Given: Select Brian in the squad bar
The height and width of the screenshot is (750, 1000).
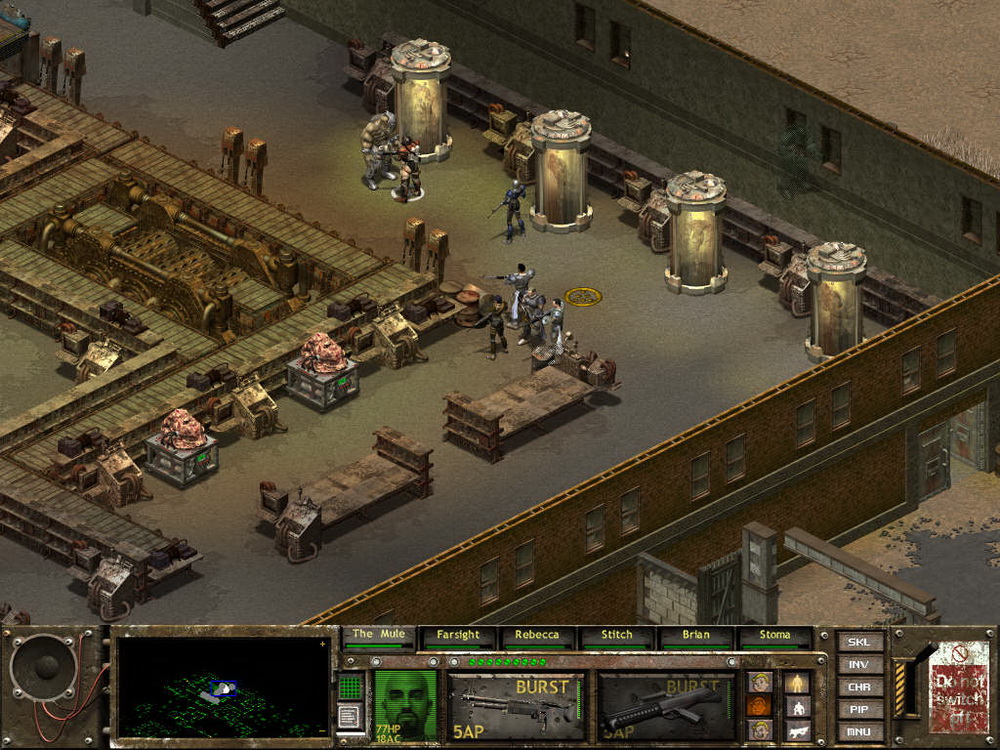Looking at the screenshot, I should click(695, 635).
